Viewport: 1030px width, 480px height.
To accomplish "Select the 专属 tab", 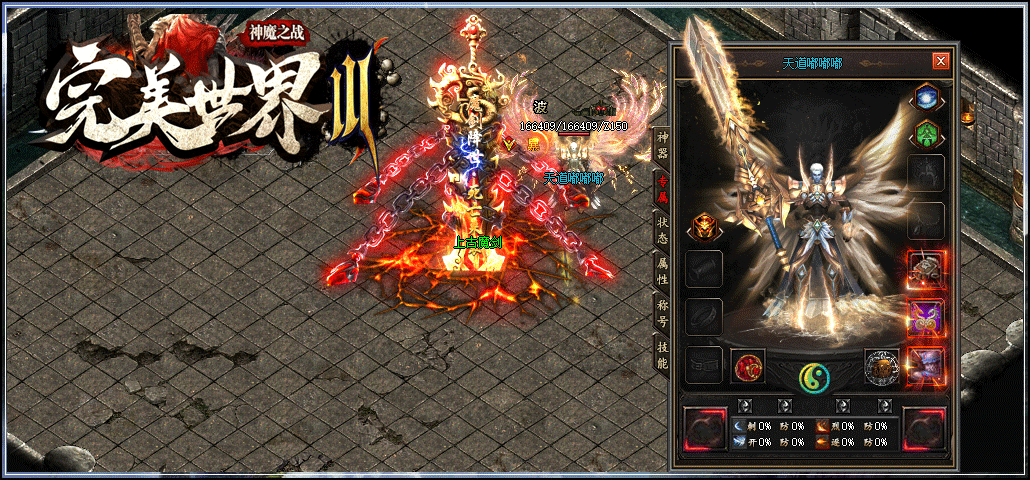I will tap(662, 187).
